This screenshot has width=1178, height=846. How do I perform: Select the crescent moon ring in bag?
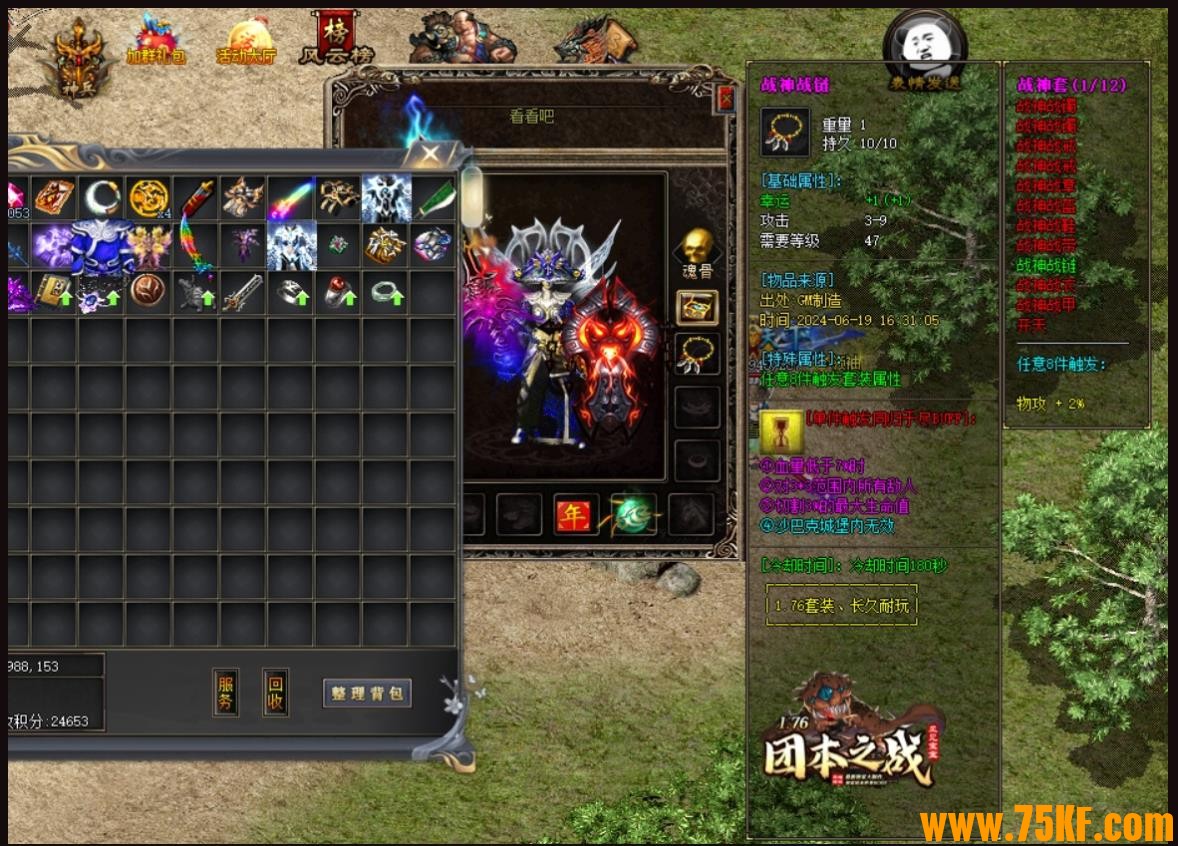click(x=102, y=198)
